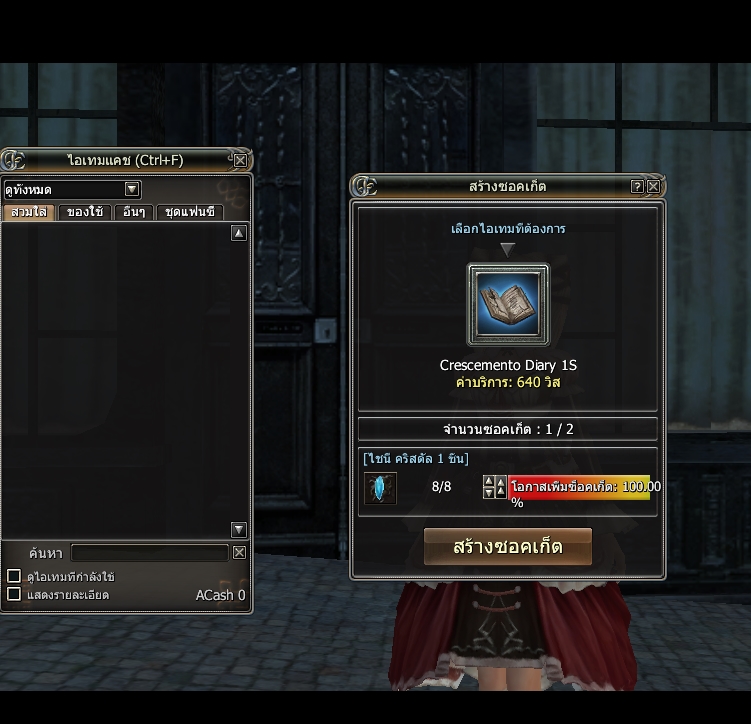Enable the แสดงรายละเอียด show details checkbox
This screenshot has width=751, height=724.
[14, 594]
